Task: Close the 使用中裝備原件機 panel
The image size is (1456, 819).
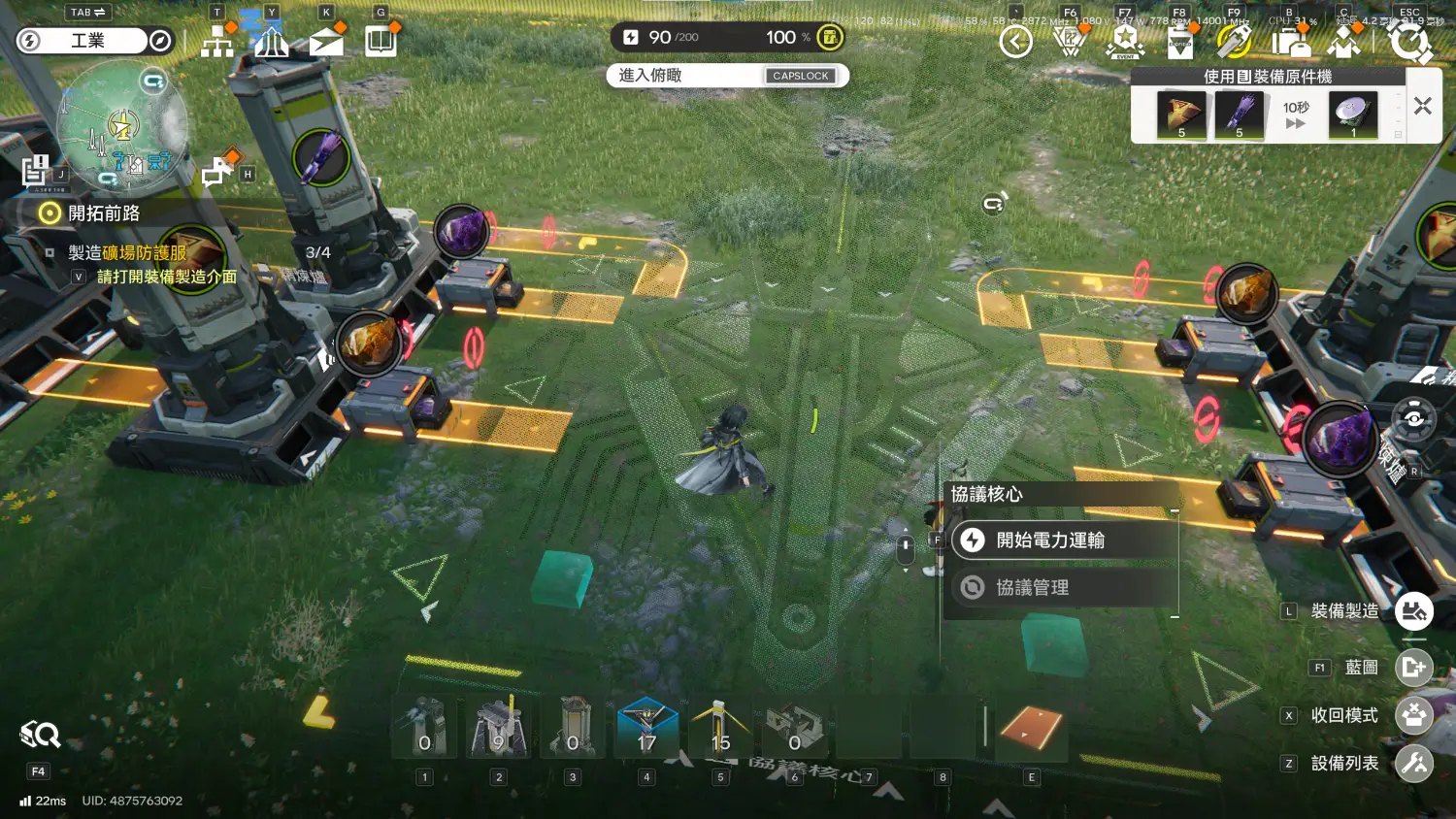Action: coord(1423,107)
